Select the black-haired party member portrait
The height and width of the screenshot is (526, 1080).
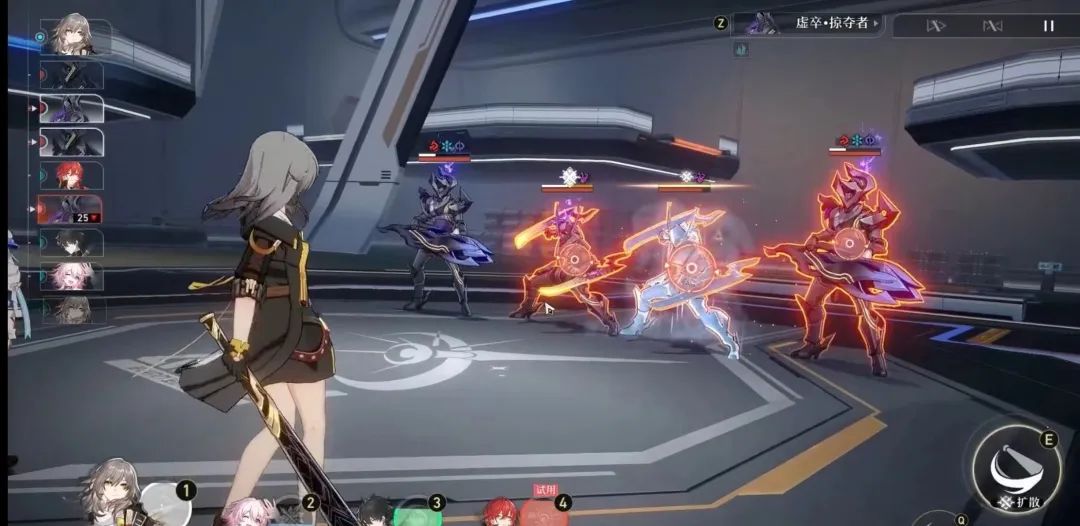(375, 511)
